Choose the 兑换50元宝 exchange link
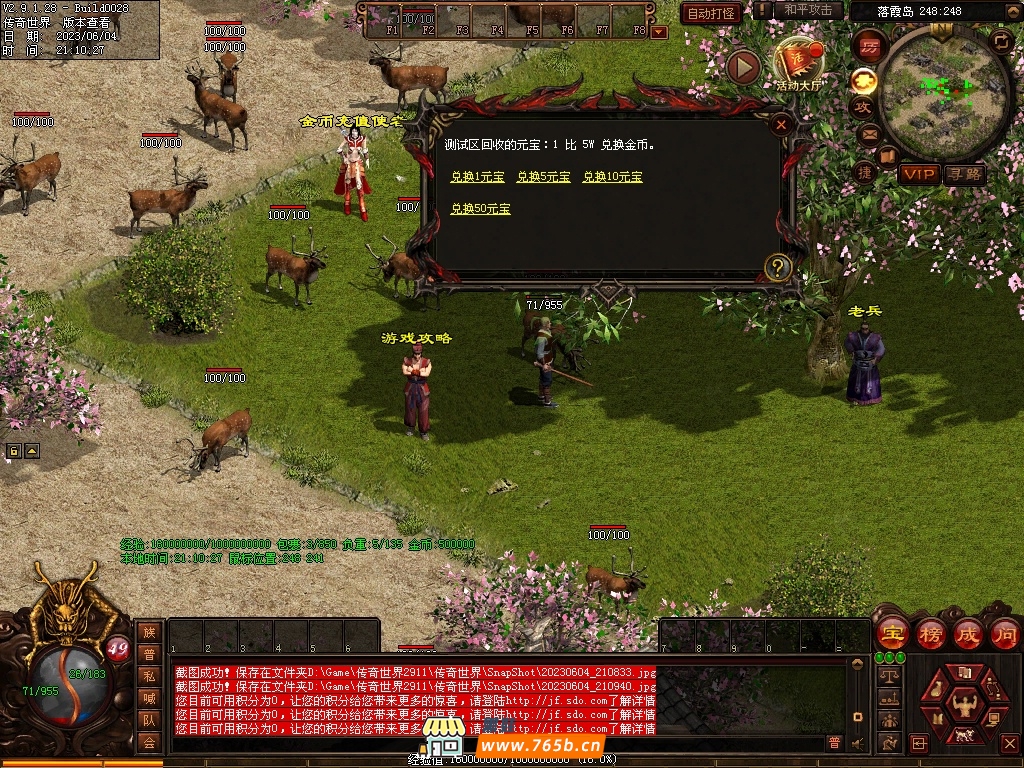This screenshot has width=1024, height=768. point(480,209)
